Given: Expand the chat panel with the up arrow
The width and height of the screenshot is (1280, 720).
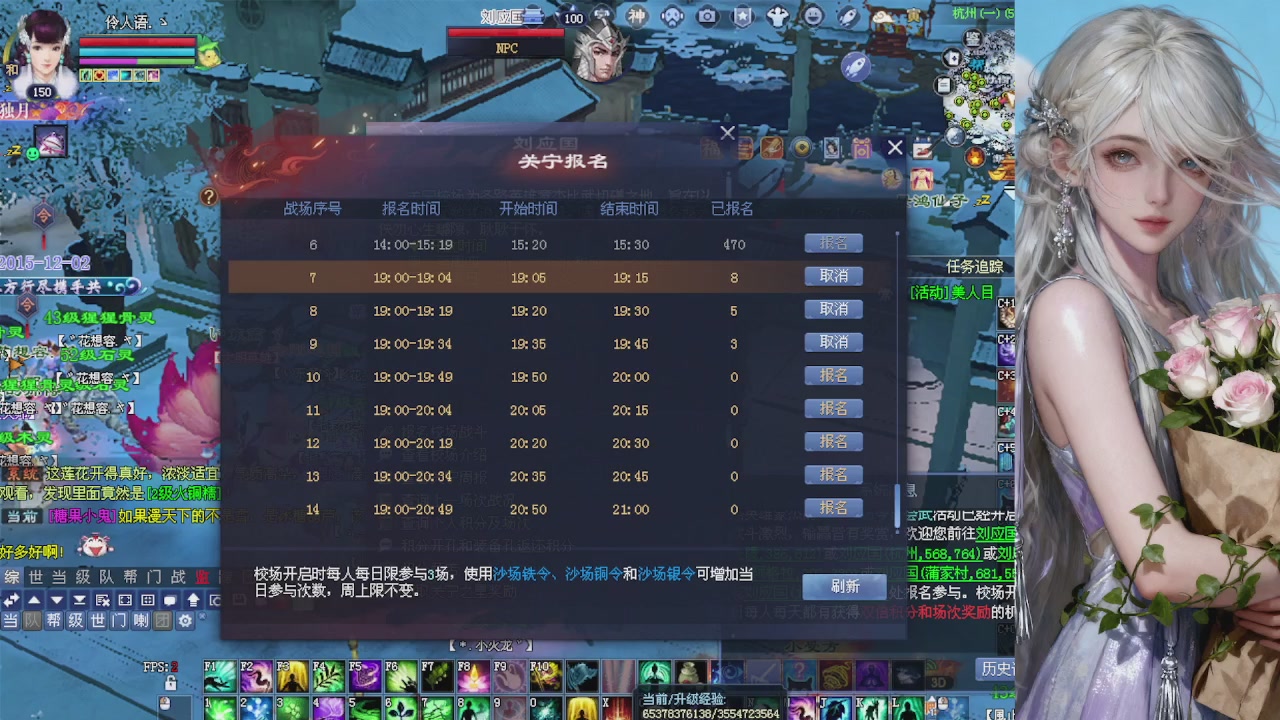Looking at the screenshot, I should pos(35,600).
